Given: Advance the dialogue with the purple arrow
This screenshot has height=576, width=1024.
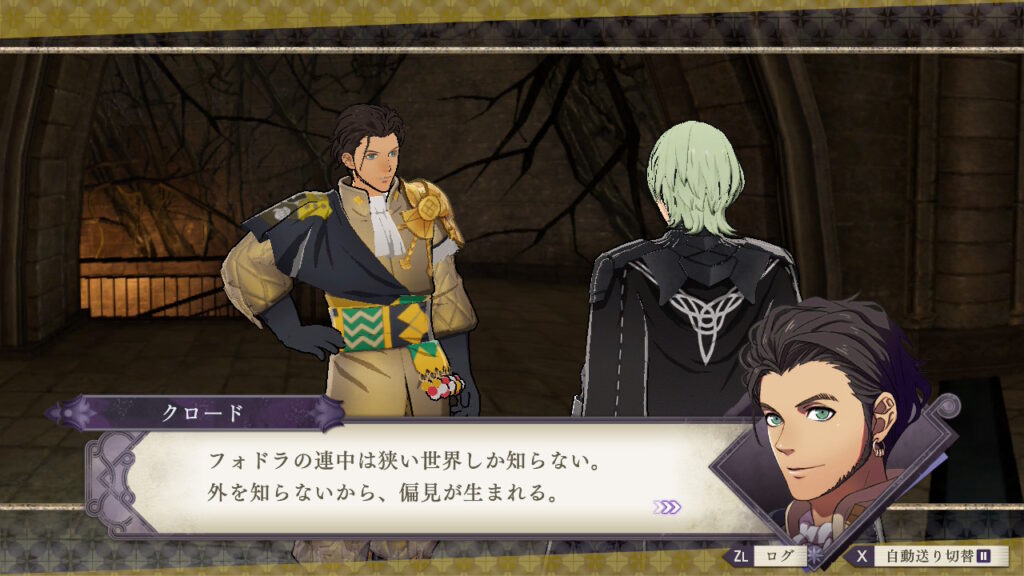Looking at the screenshot, I should click(666, 507).
